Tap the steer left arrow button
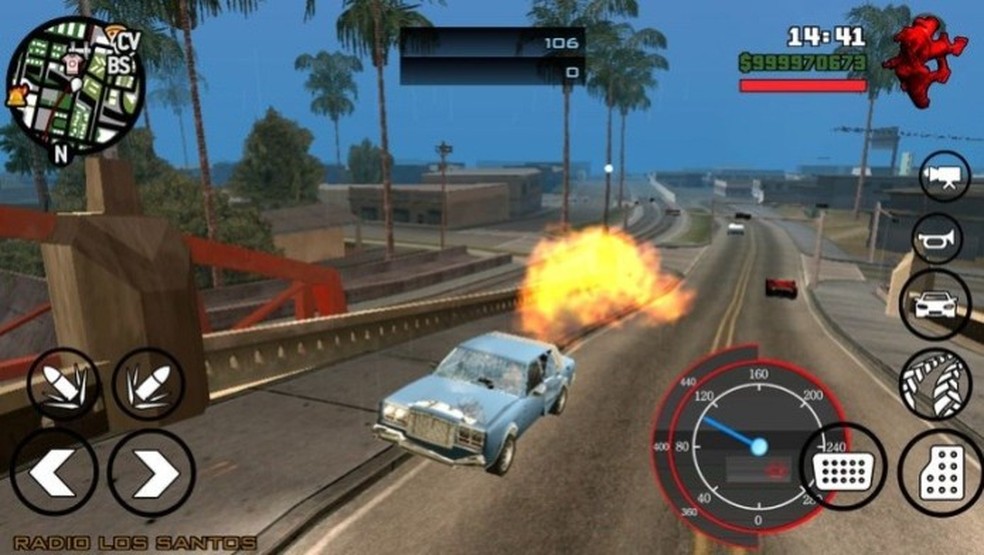Image resolution: width=984 pixels, height=555 pixels. (x=54, y=472)
